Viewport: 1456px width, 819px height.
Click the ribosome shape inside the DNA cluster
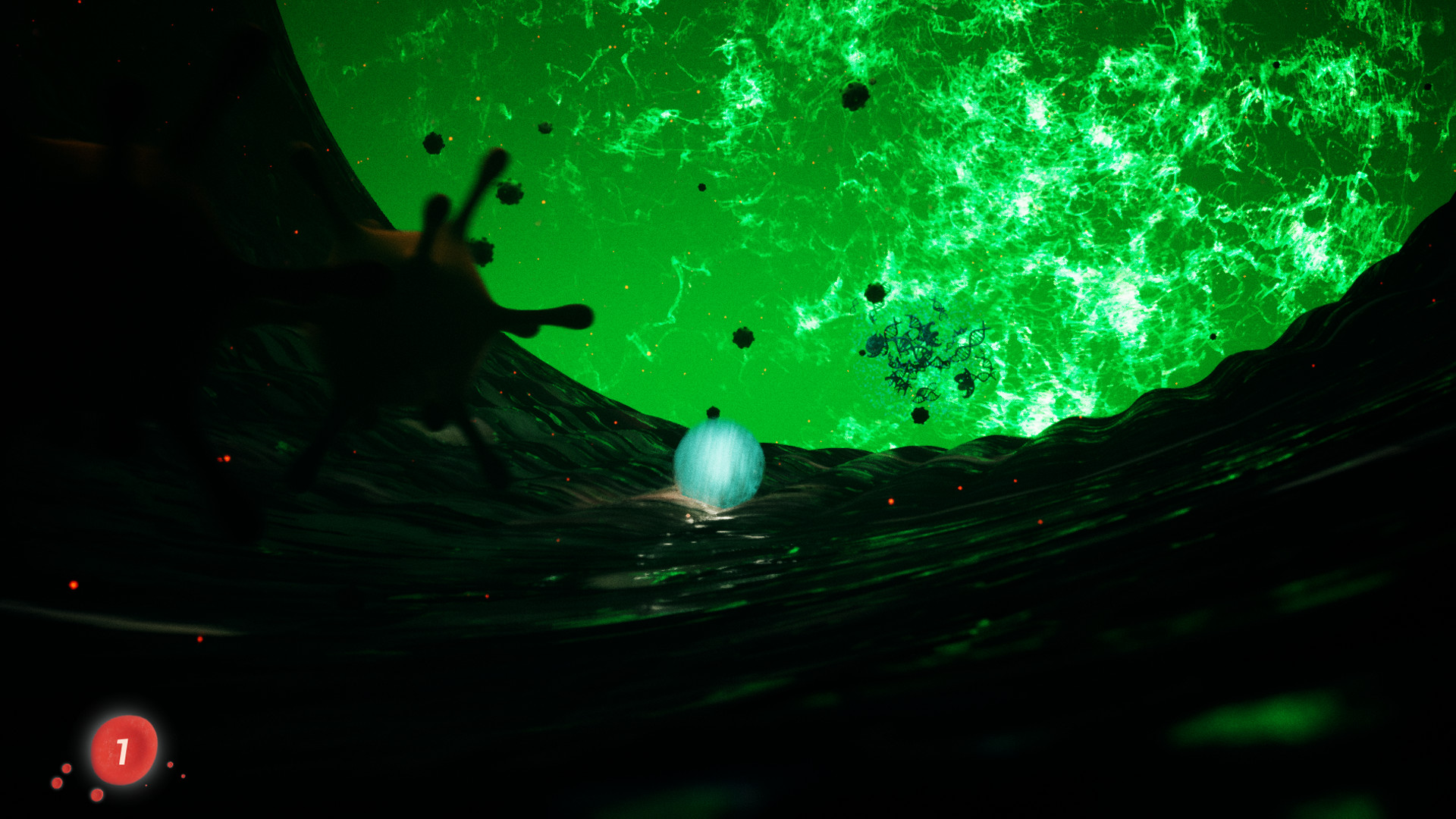tap(875, 344)
